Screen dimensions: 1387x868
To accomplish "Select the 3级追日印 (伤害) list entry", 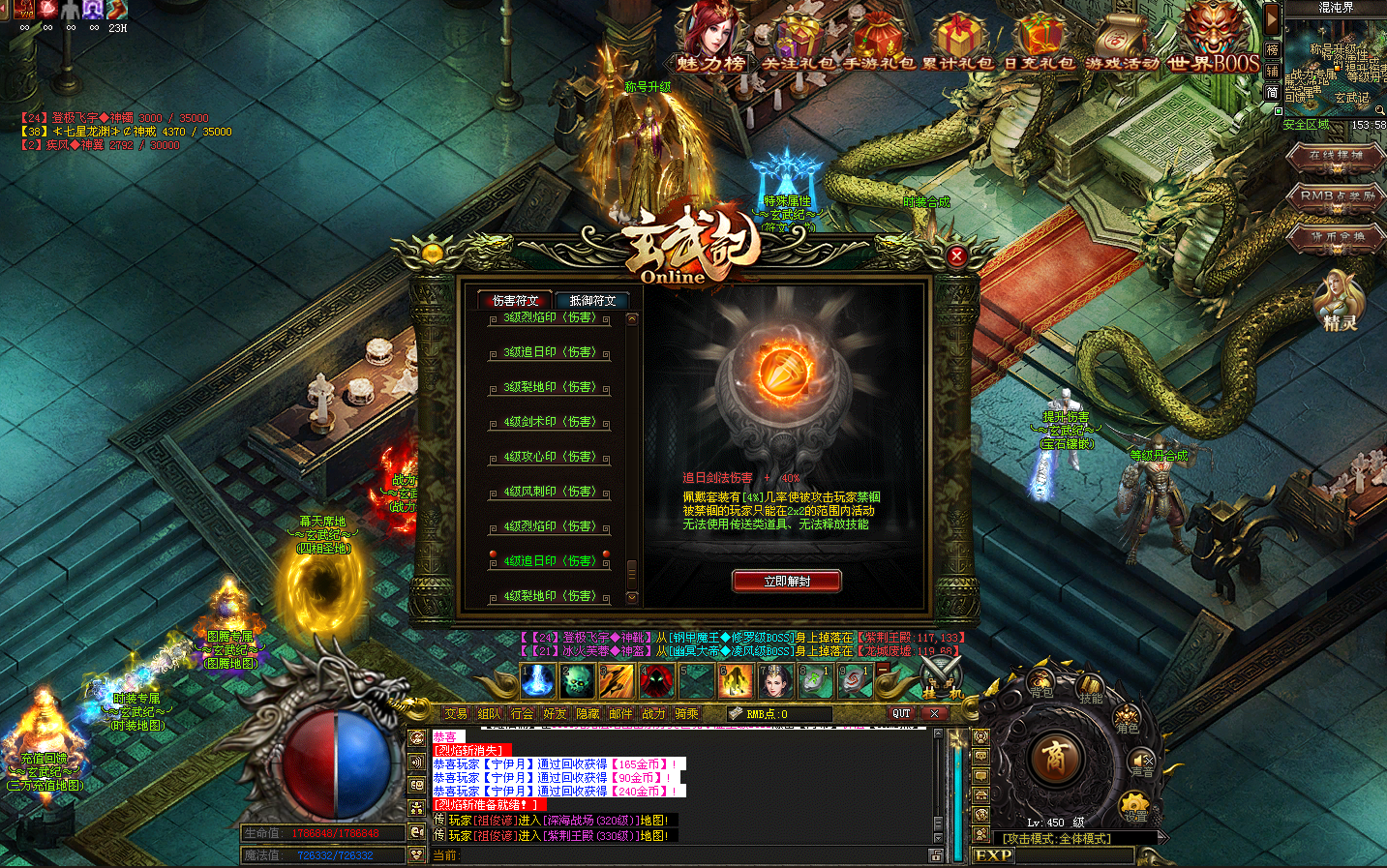I will pos(549,352).
